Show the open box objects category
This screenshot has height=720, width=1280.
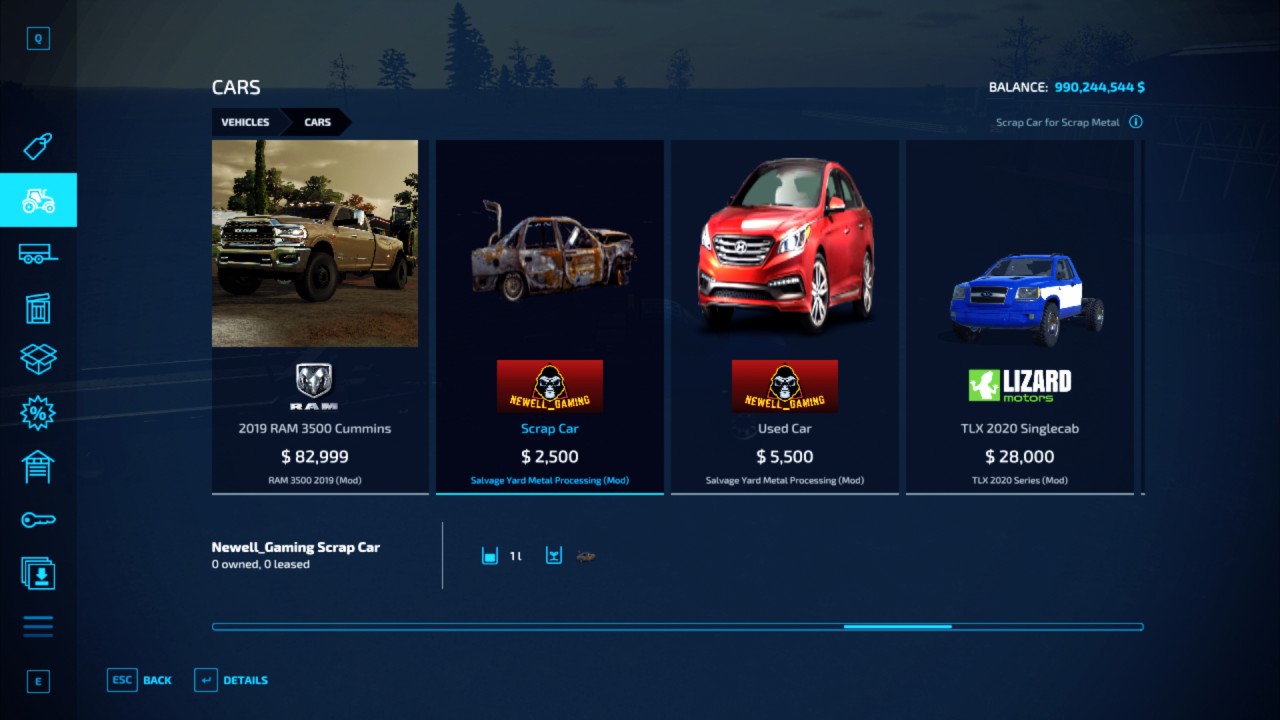(x=38, y=359)
